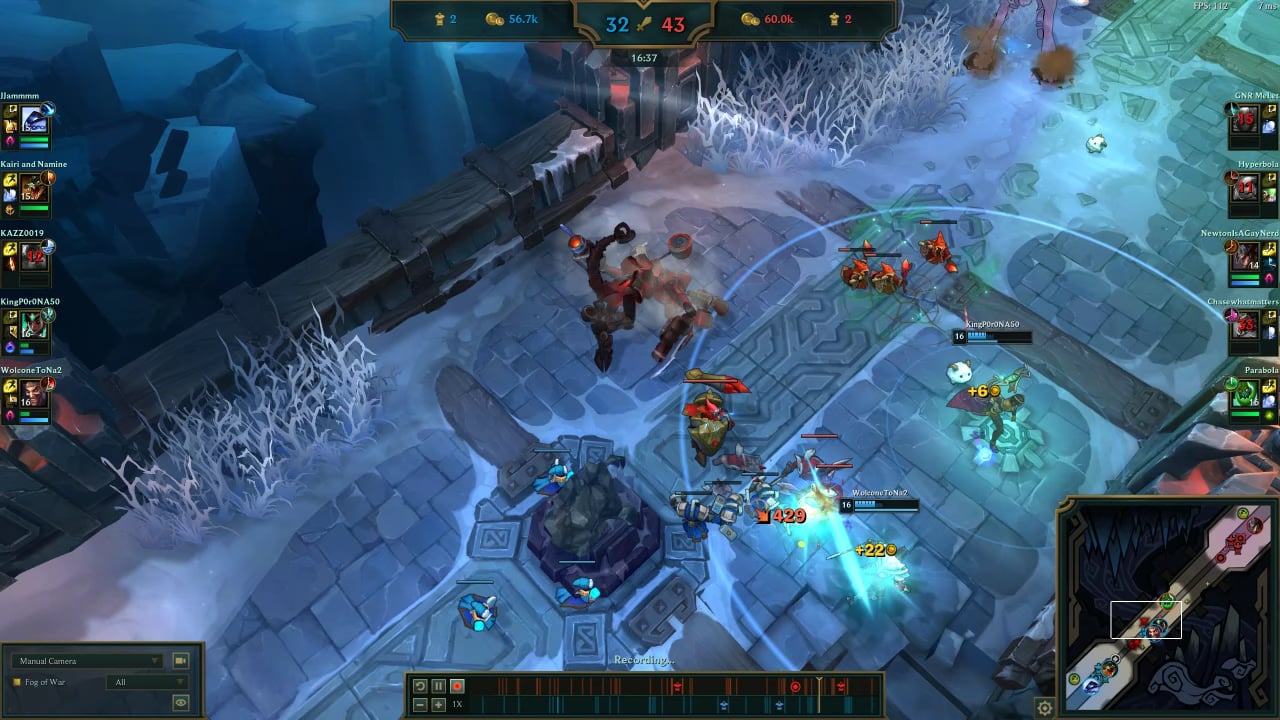Open the Manual Camera dropdown
This screenshot has height=720, width=1280.
tap(88, 661)
